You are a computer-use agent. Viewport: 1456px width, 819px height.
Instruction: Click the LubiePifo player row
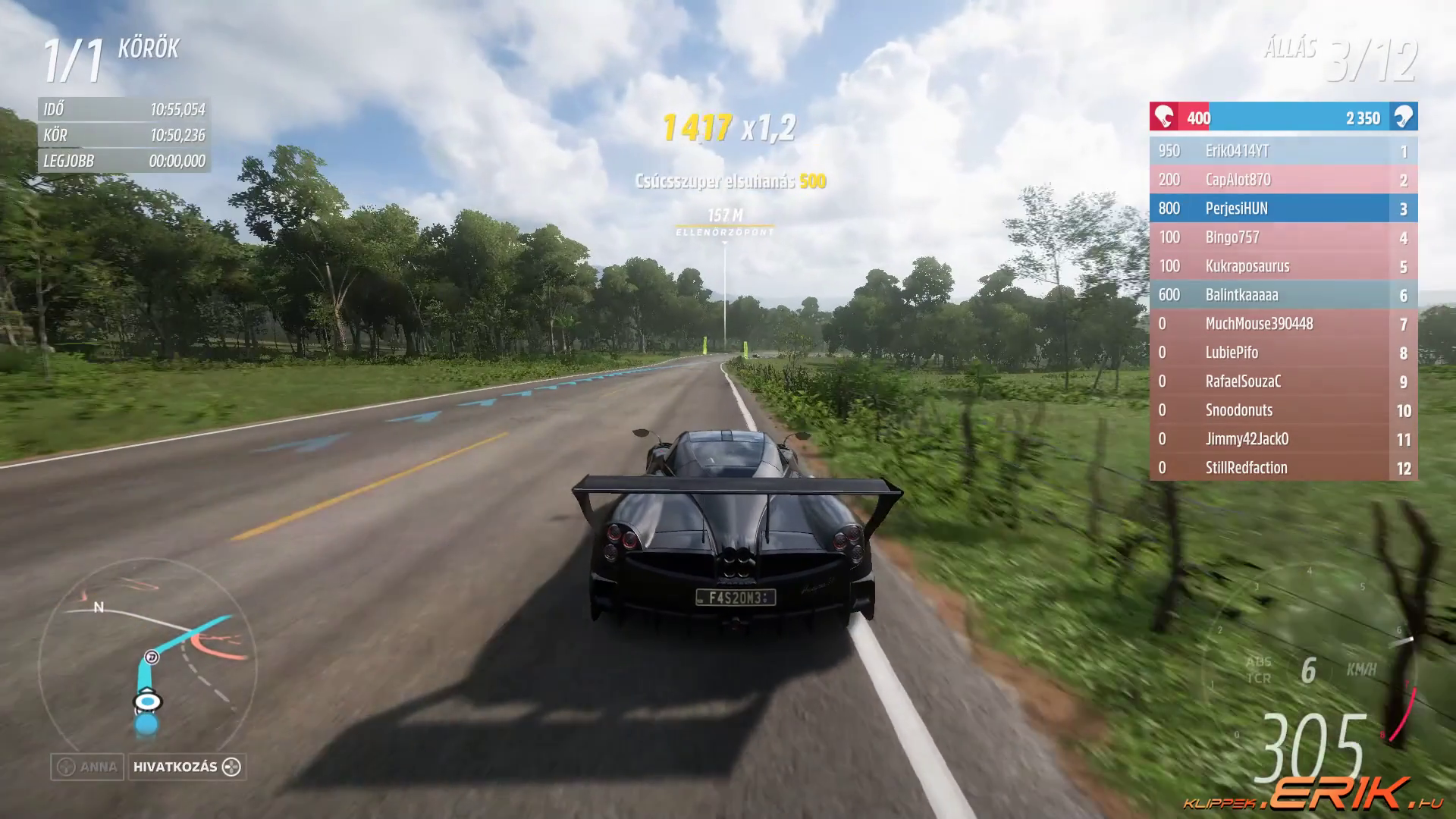click(x=1283, y=353)
